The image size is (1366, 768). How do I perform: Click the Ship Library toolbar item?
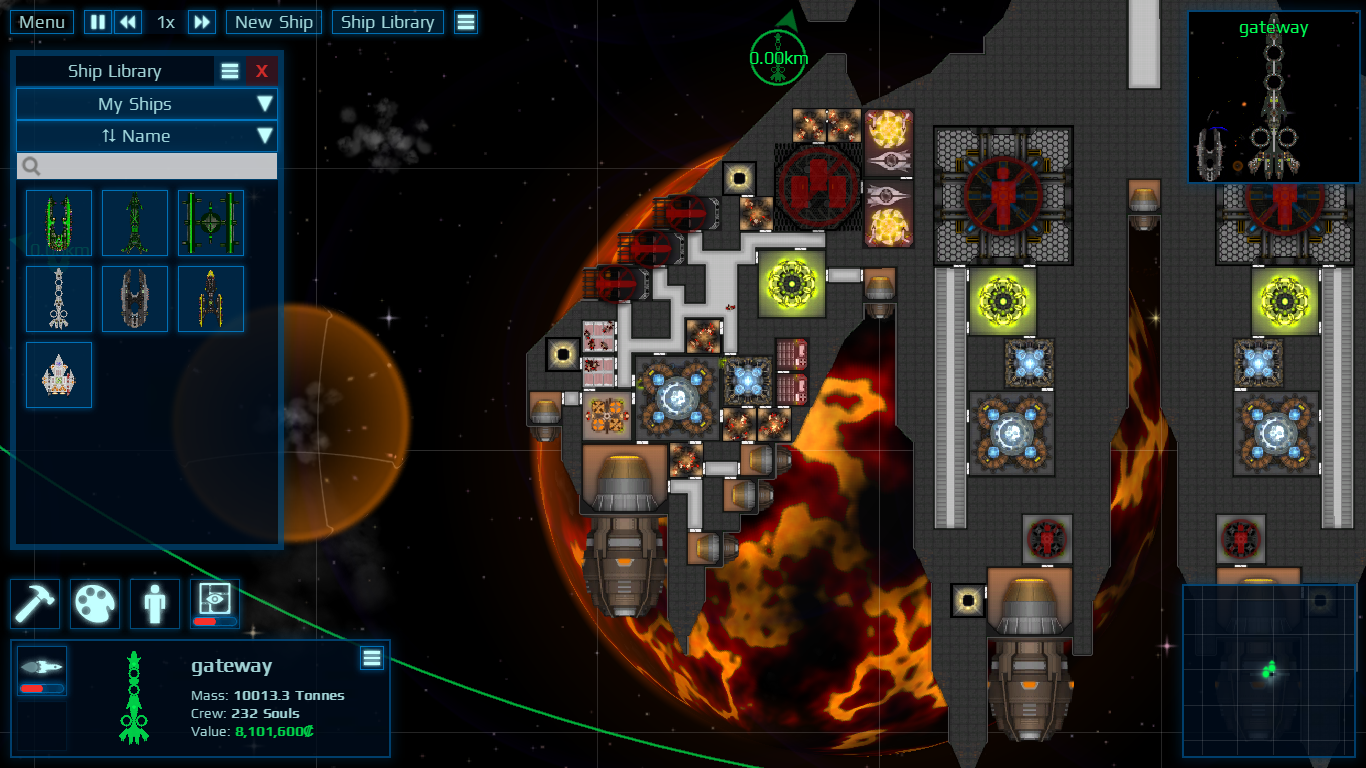pos(387,21)
